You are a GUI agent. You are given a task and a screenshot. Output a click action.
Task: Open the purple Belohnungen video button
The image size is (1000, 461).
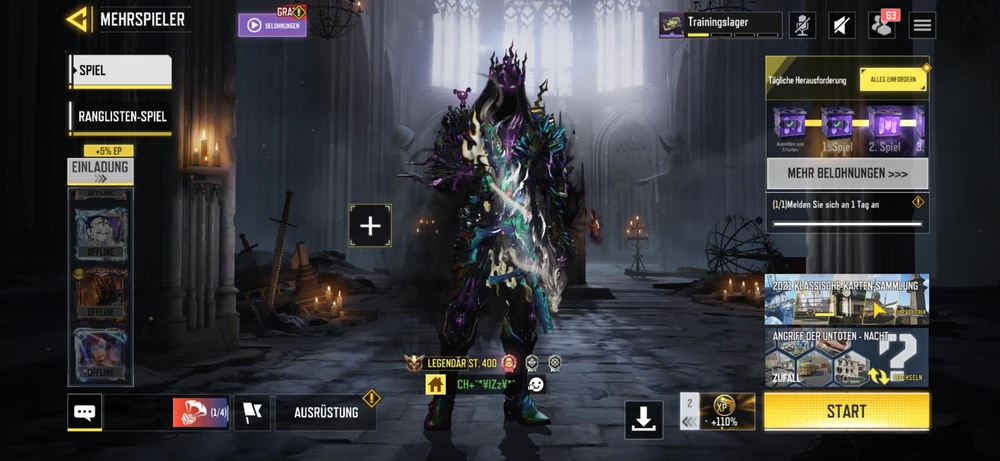click(x=272, y=25)
